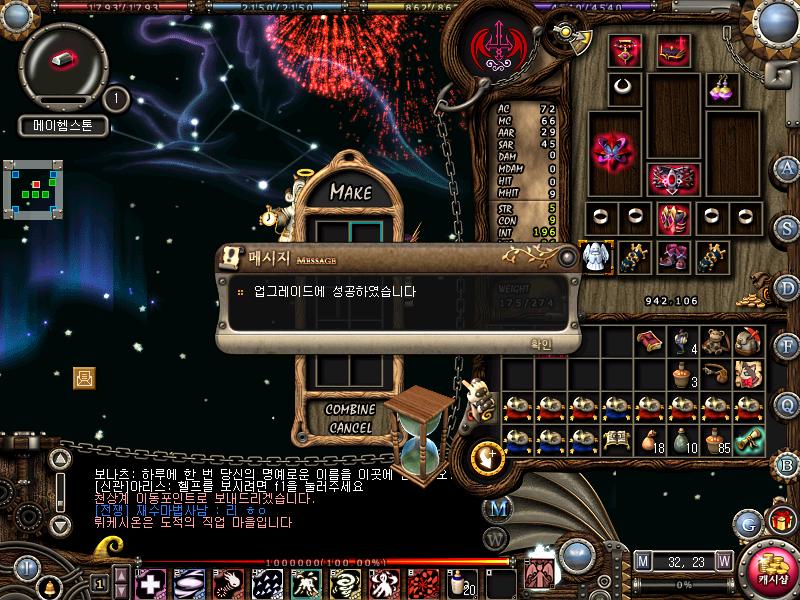Pick the potion stack of 85

[714, 439]
